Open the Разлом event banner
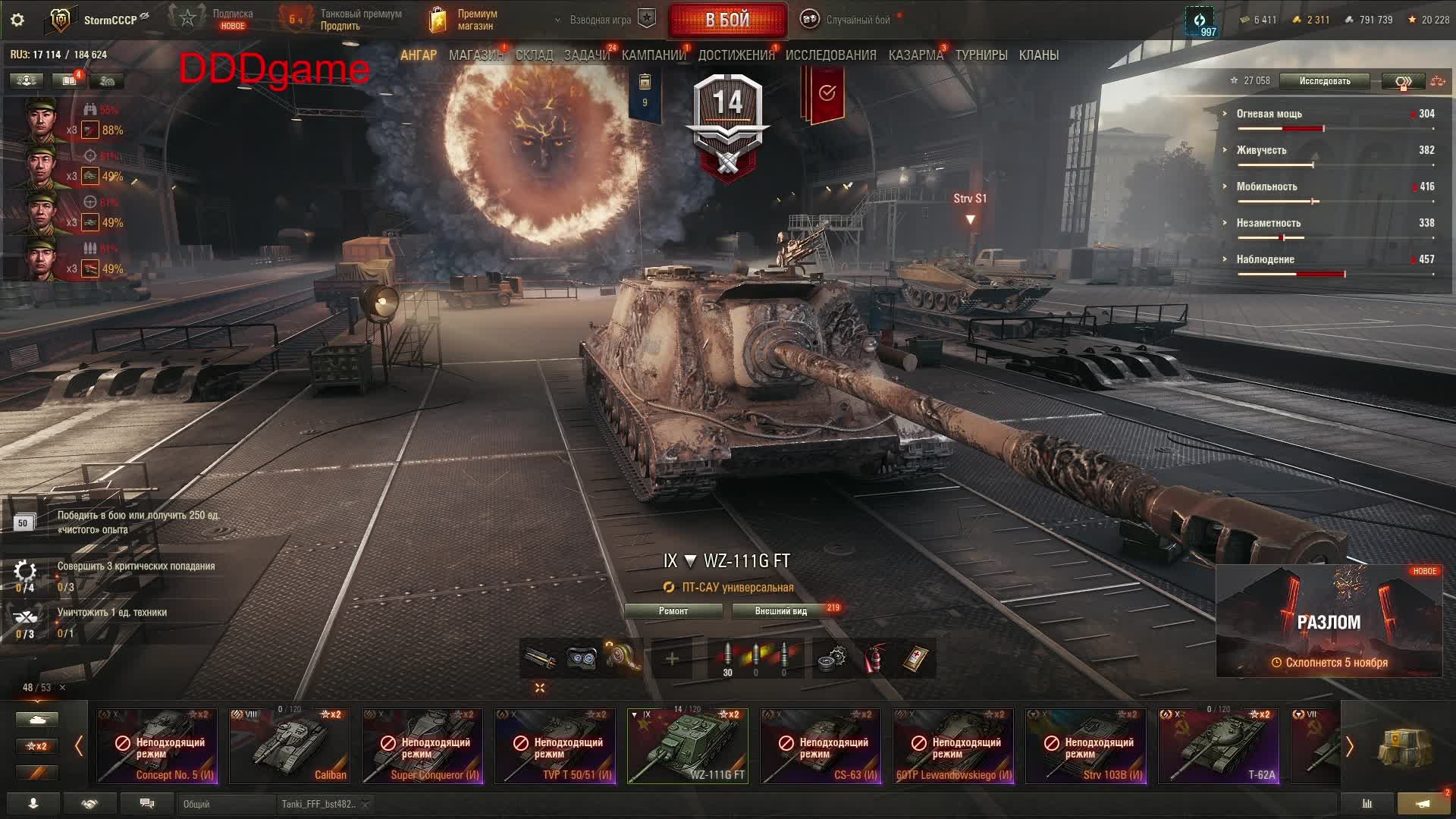Image resolution: width=1456 pixels, height=819 pixels. pos(1329,622)
